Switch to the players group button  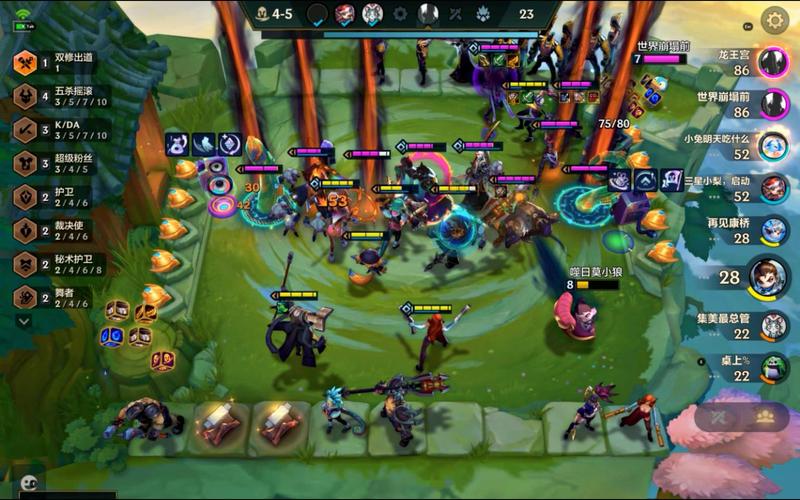[765, 417]
